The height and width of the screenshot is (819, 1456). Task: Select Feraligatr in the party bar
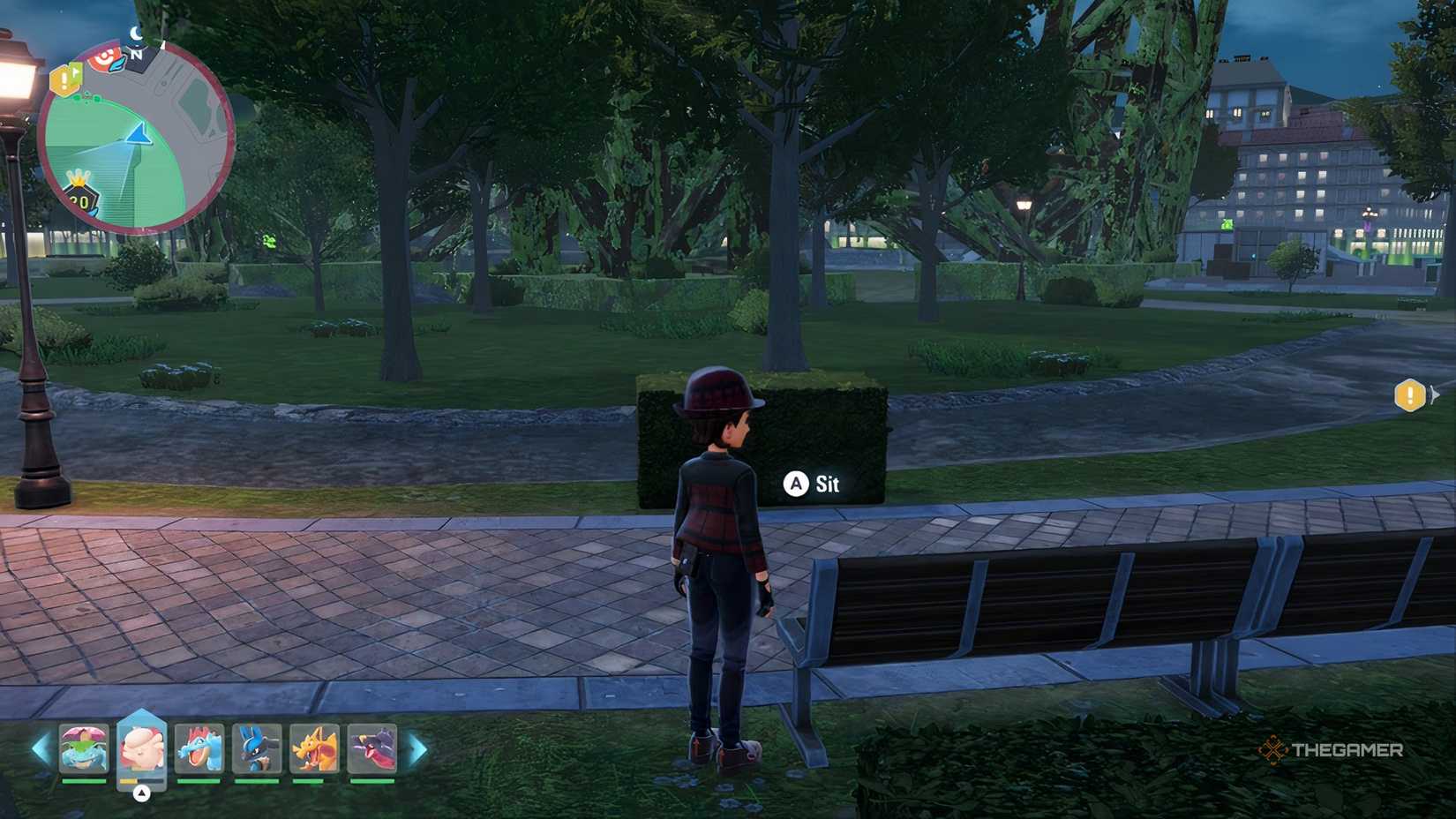[201, 748]
